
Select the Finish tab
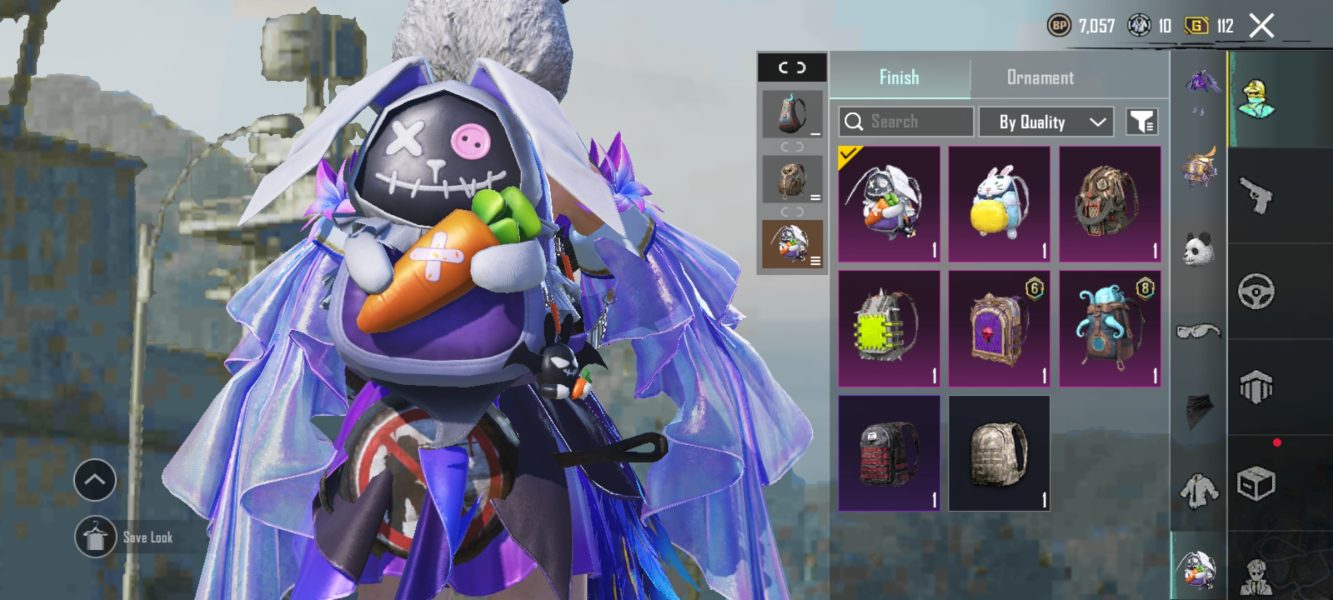coord(899,77)
